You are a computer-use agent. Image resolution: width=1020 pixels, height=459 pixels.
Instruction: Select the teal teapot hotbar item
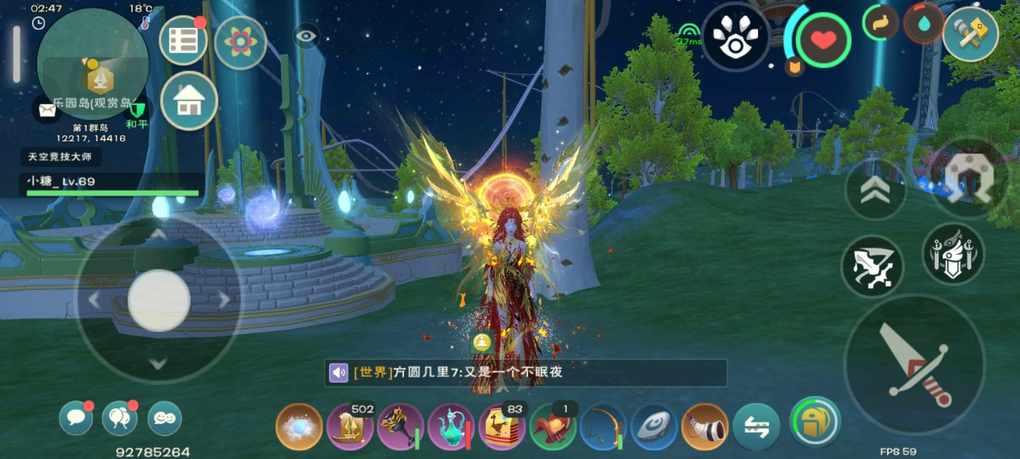452,427
